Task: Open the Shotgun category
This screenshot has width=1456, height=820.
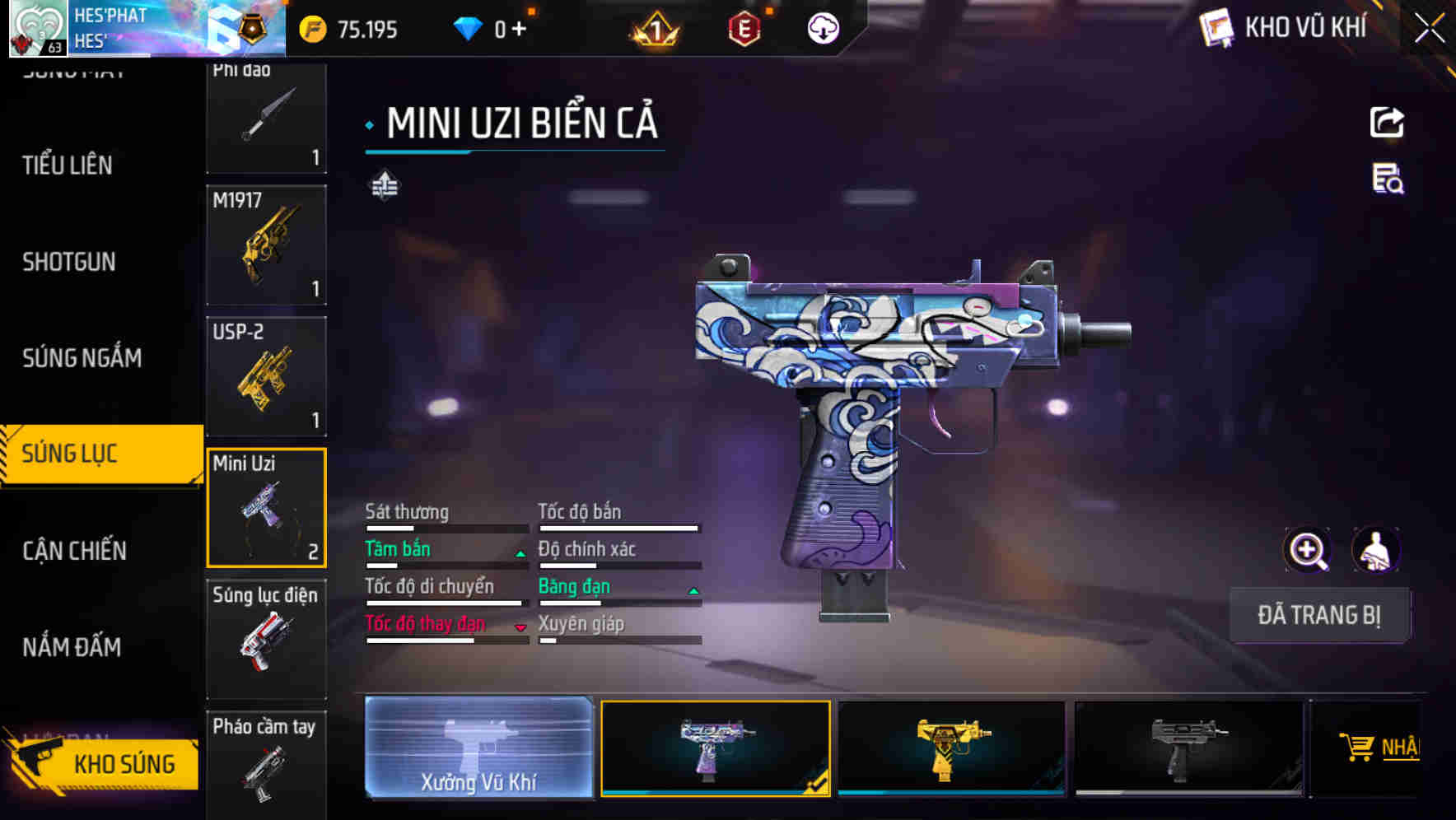Action: [69, 262]
